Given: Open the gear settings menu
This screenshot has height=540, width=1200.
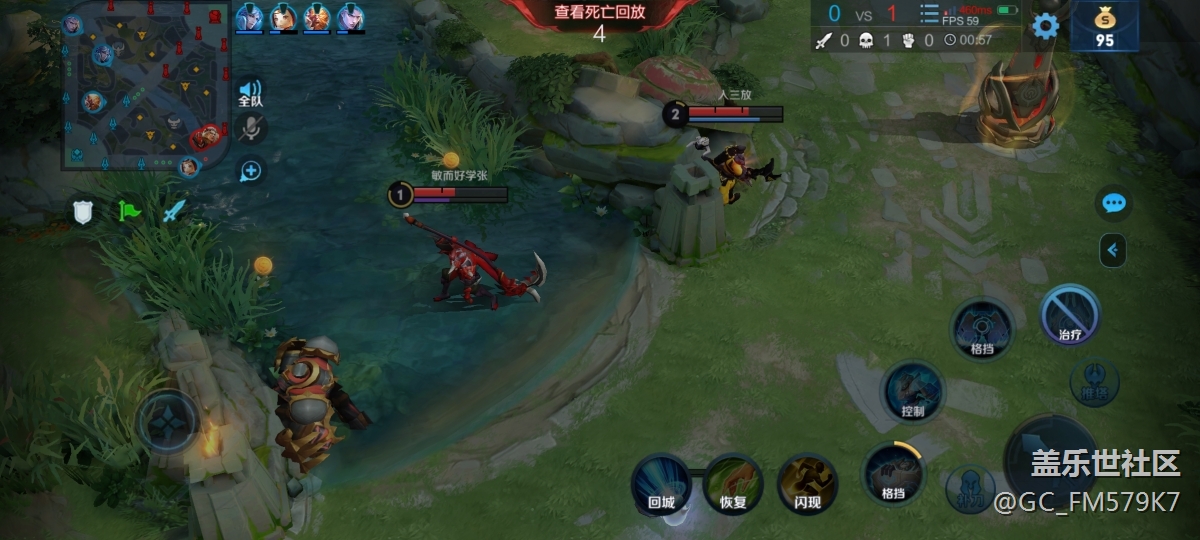Looking at the screenshot, I should pyautogui.click(x=1045, y=26).
